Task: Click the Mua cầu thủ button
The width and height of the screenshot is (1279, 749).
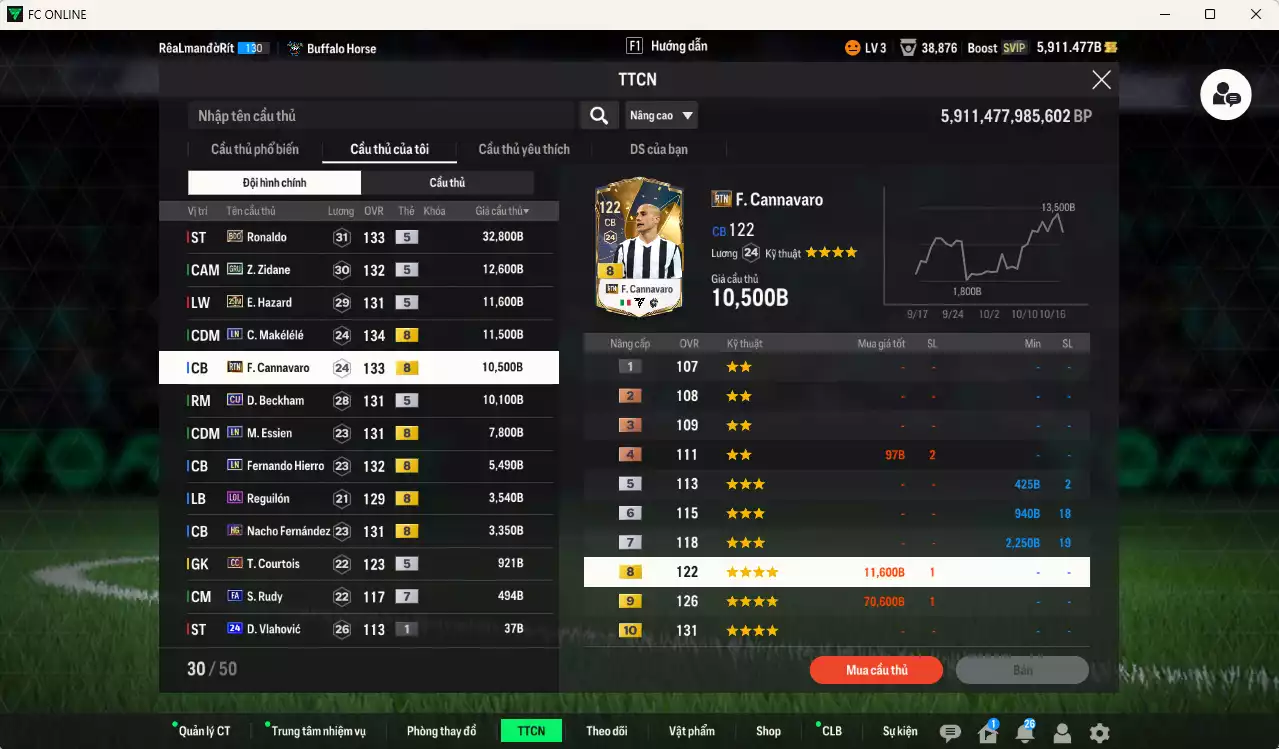Action: [876, 670]
